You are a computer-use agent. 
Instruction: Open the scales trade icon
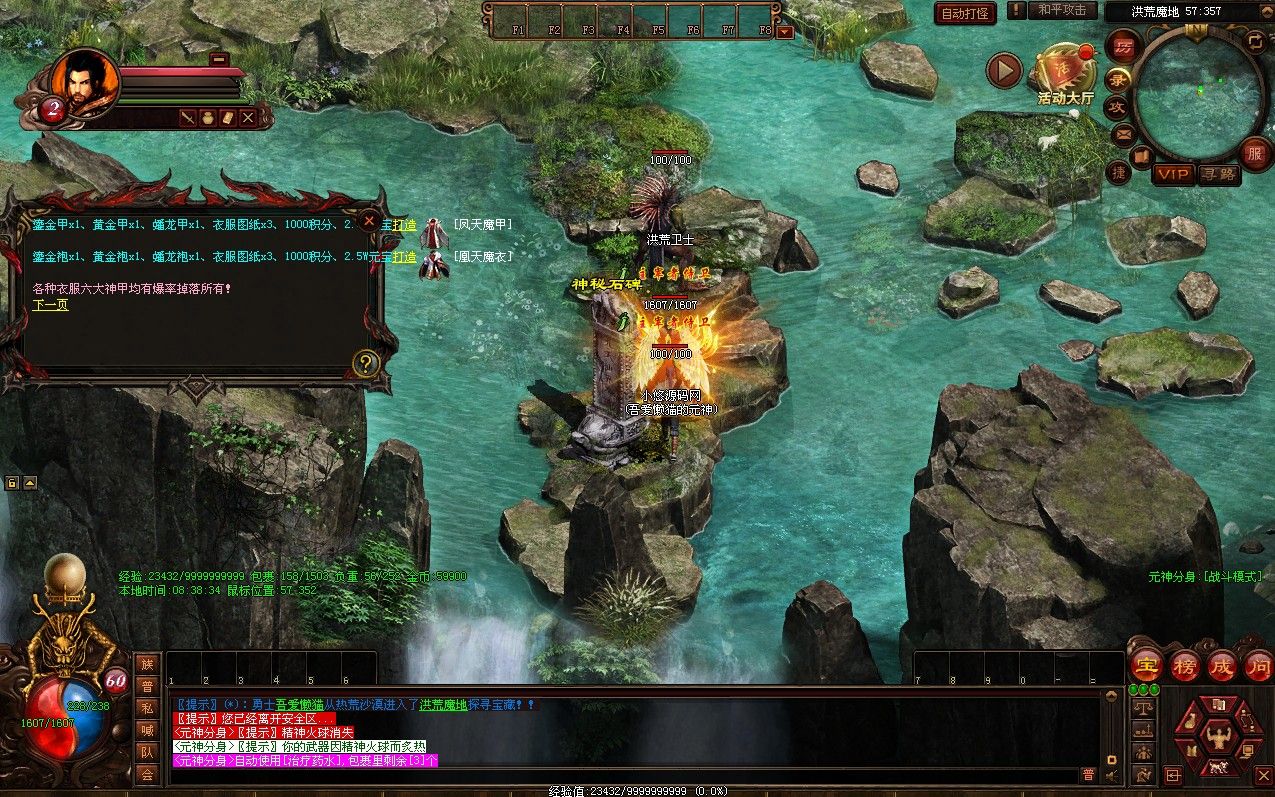click(1144, 706)
